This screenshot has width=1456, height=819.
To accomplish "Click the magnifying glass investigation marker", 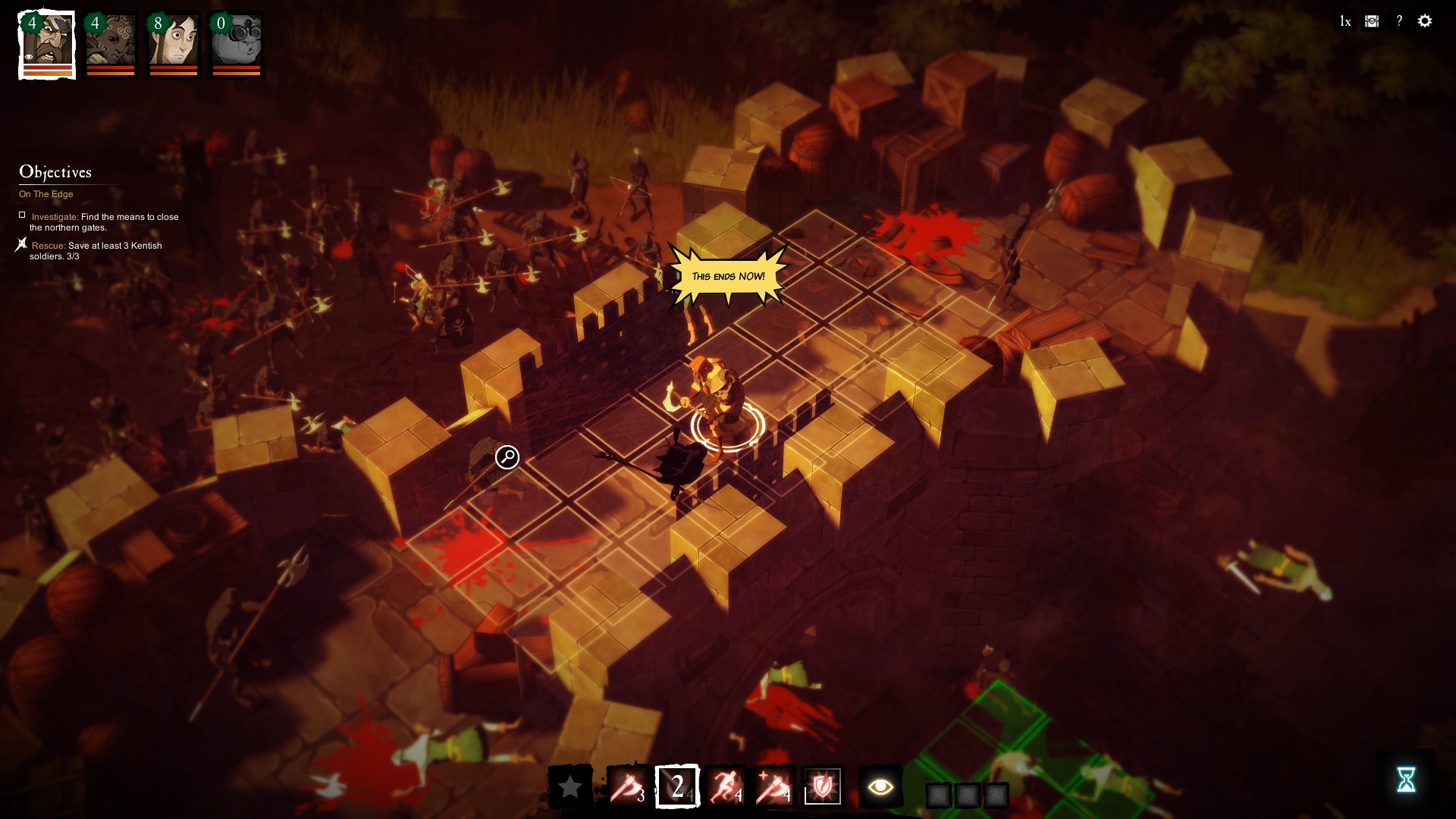I will (506, 457).
